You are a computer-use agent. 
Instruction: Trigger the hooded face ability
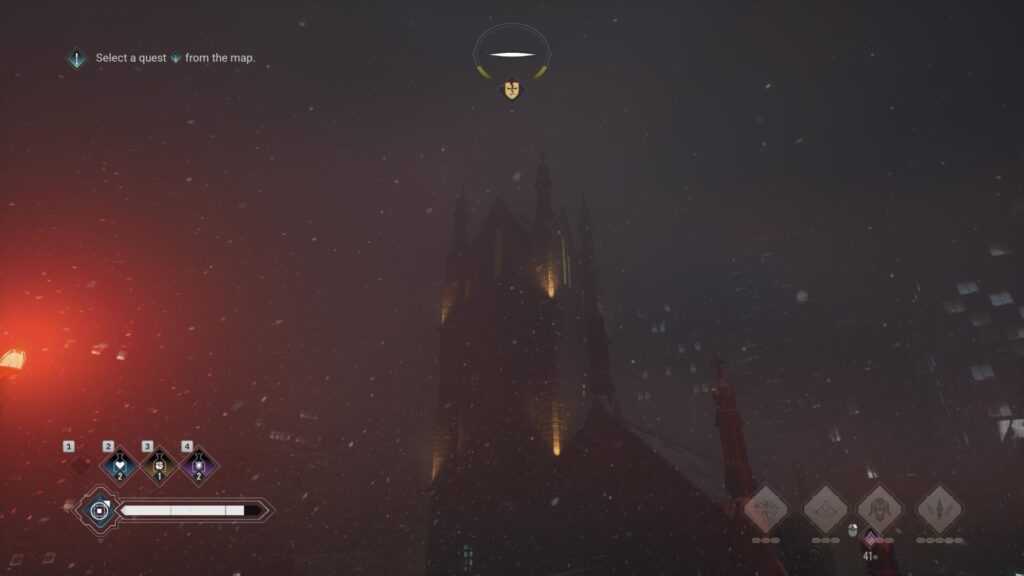coord(880,508)
